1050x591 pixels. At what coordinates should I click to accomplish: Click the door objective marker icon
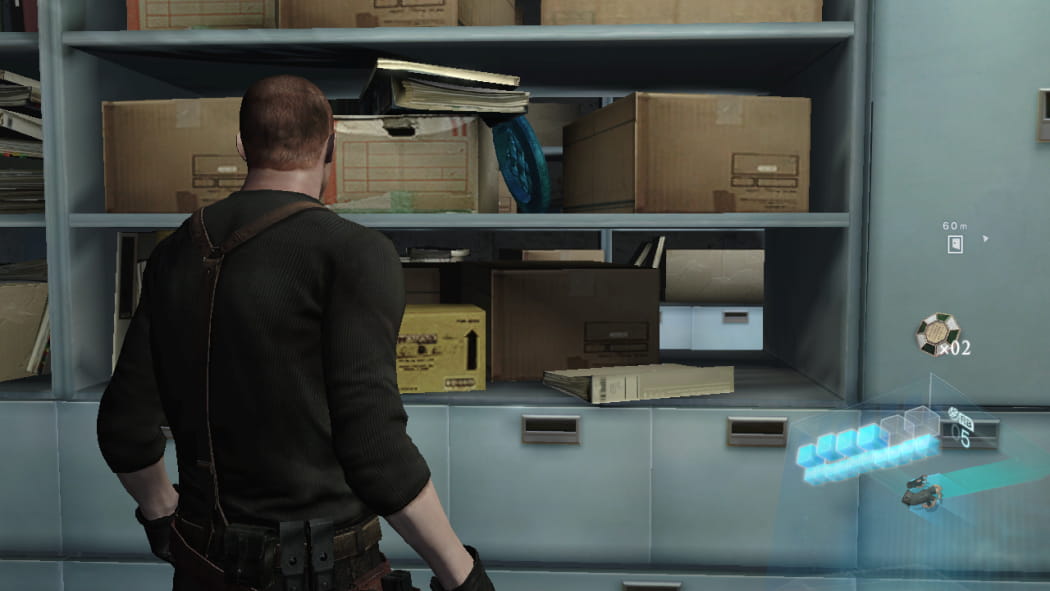click(x=955, y=244)
